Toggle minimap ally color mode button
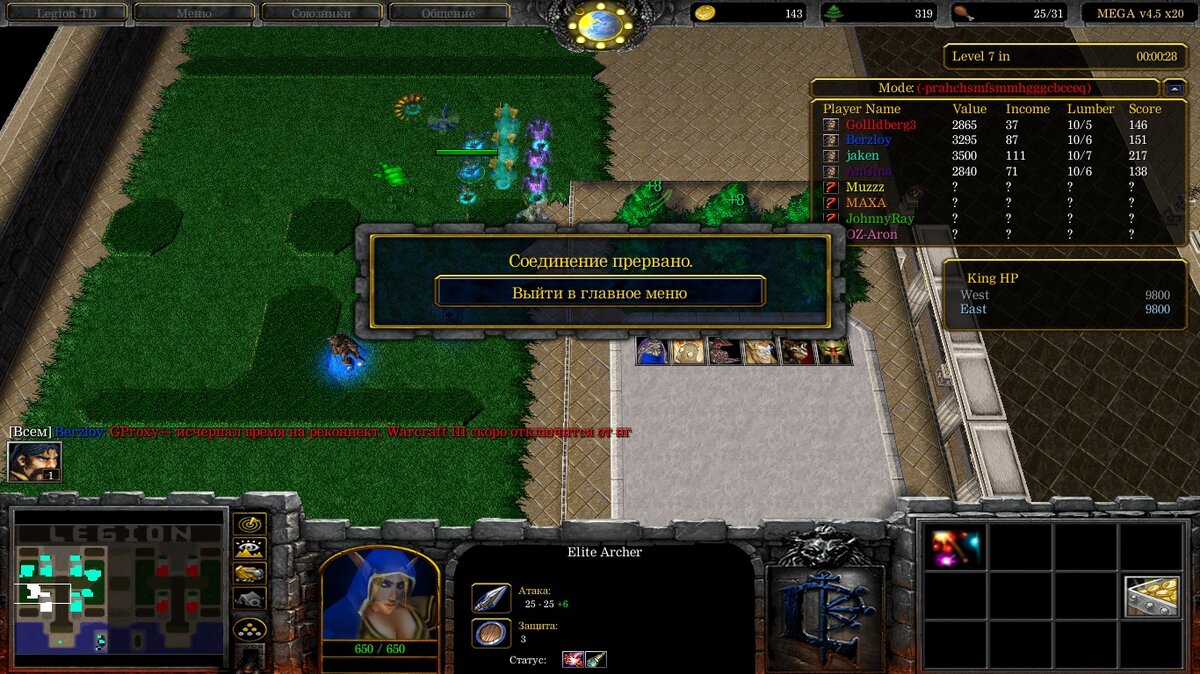The width and height of the screenshot is (1200, 674). click(249, 573)
